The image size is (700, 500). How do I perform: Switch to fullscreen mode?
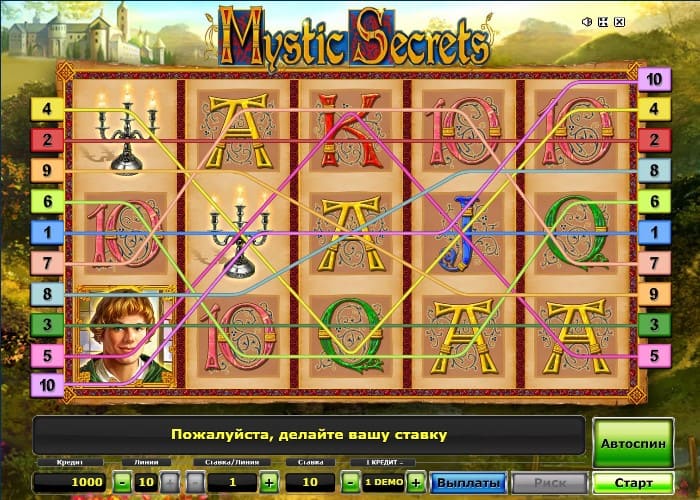604,21
